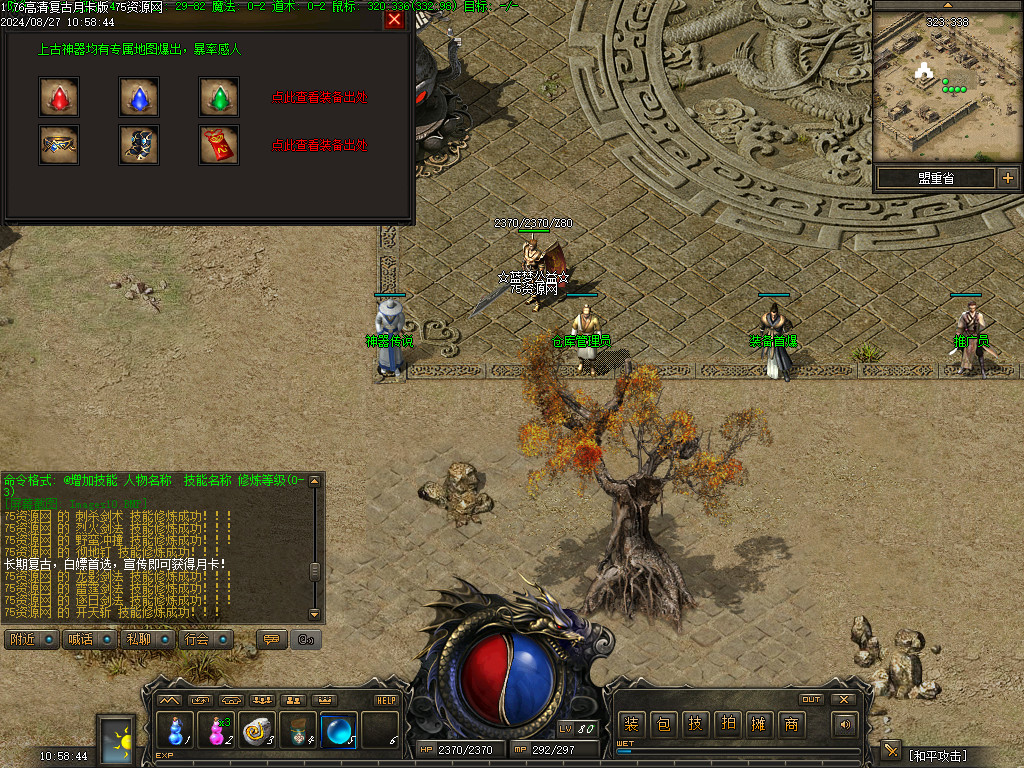The height and width of the screenshot is (768, 1024).
Task: Select the blue gem artifact icon
Action: [139, 97]
